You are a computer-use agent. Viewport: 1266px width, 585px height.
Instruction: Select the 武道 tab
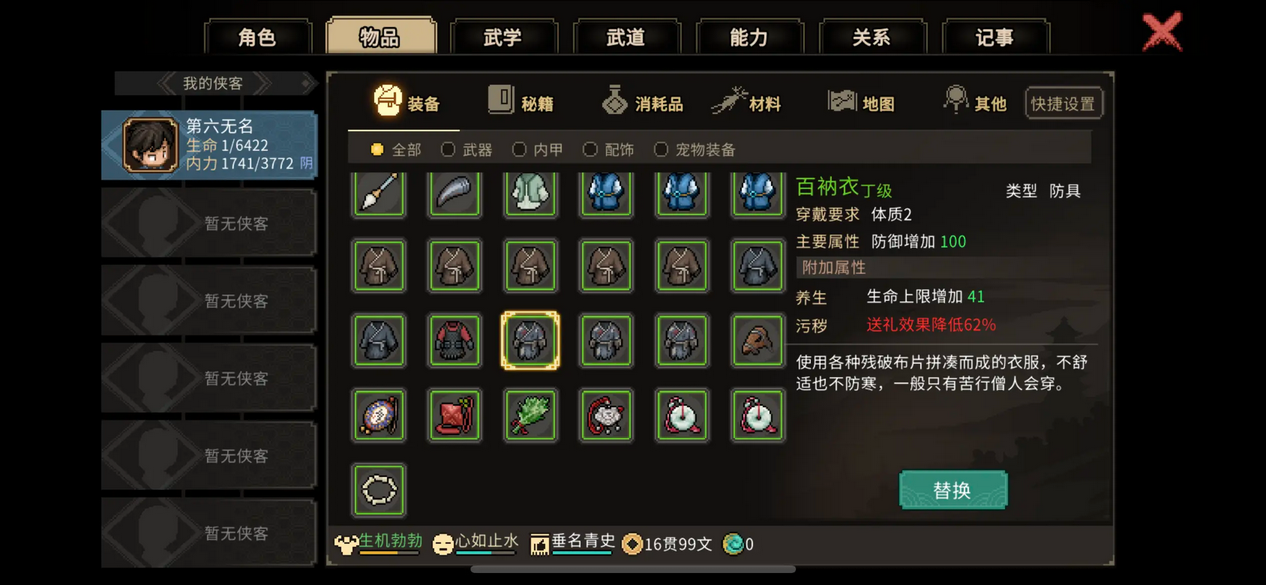626,37
